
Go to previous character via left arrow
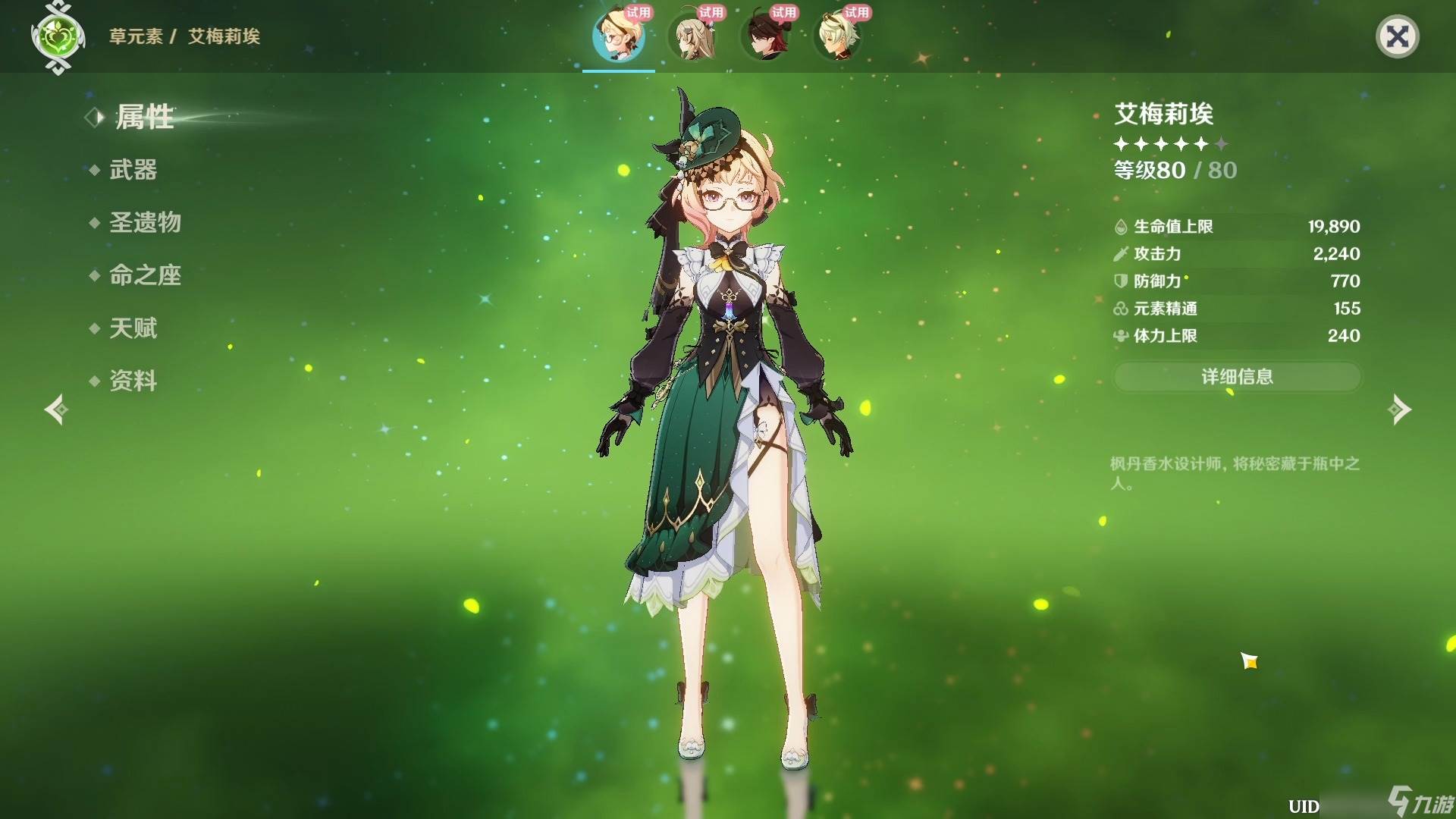(55, 409)
